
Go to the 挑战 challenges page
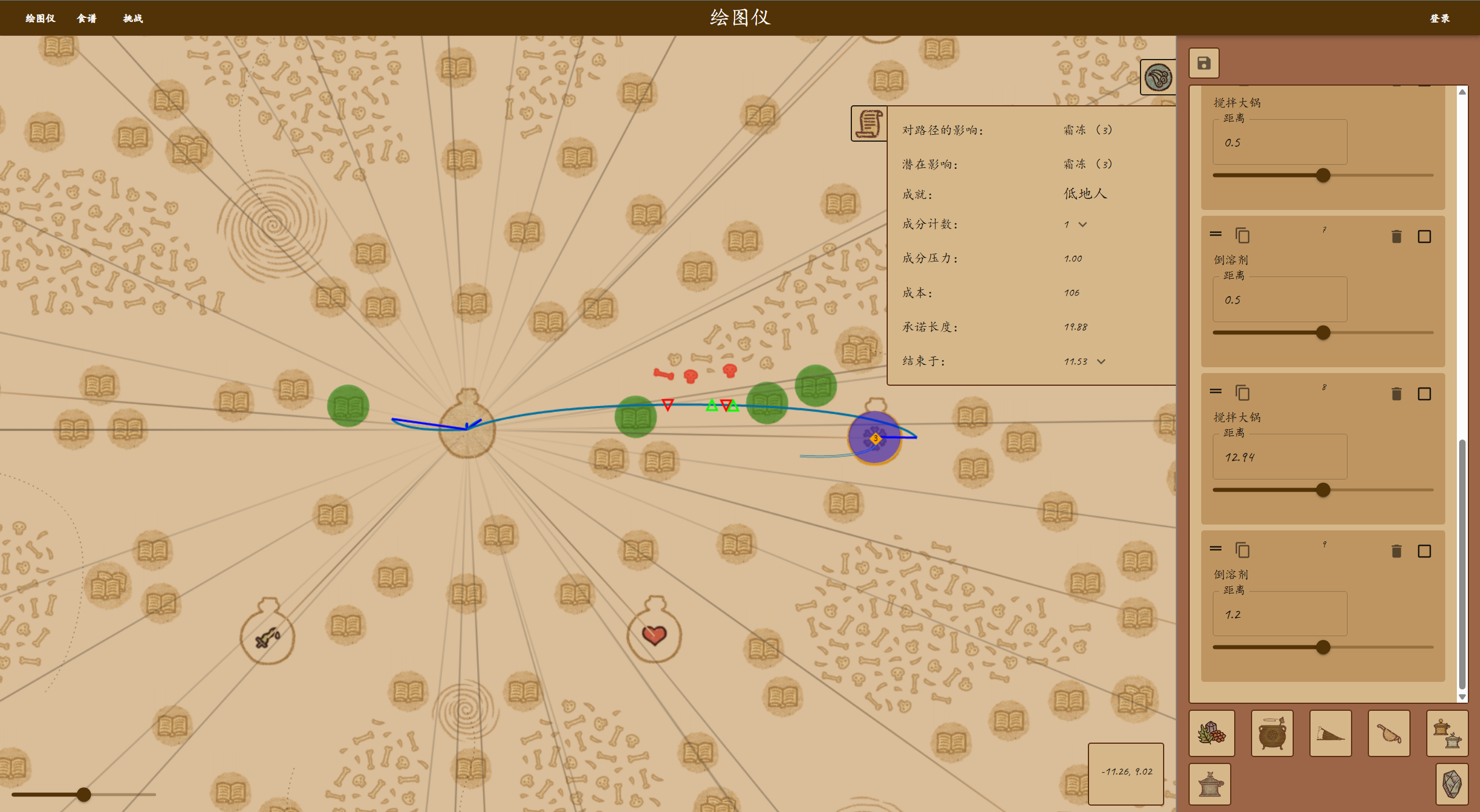[x=132, y=19]
